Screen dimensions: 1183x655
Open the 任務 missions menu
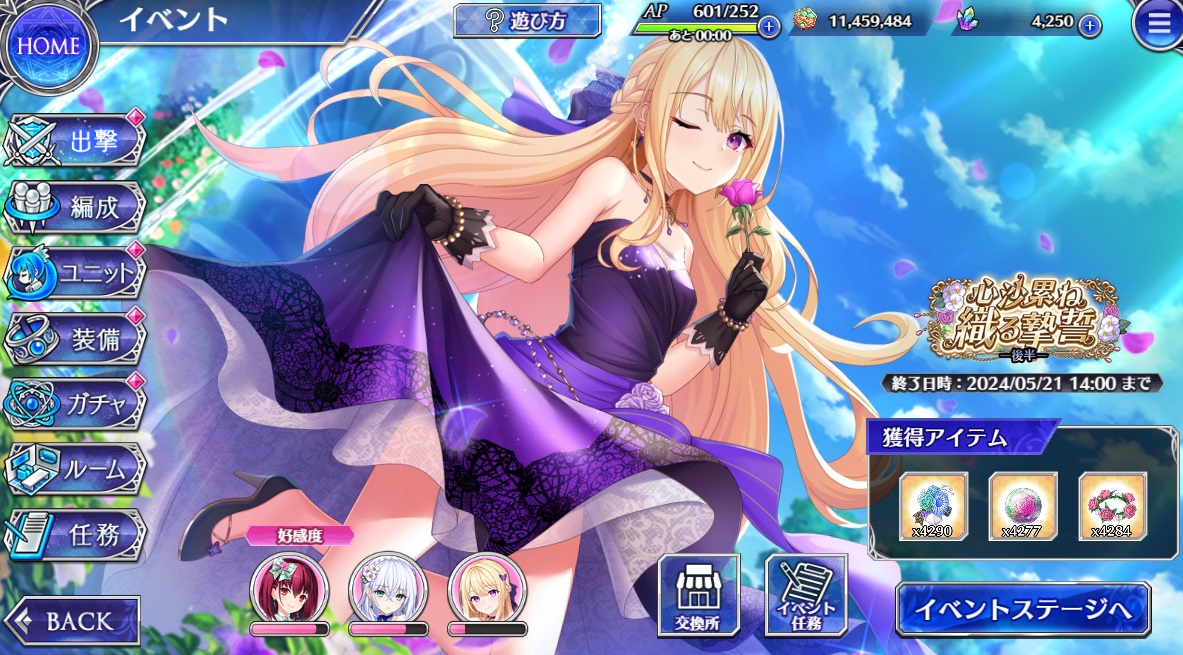[78, 535]
